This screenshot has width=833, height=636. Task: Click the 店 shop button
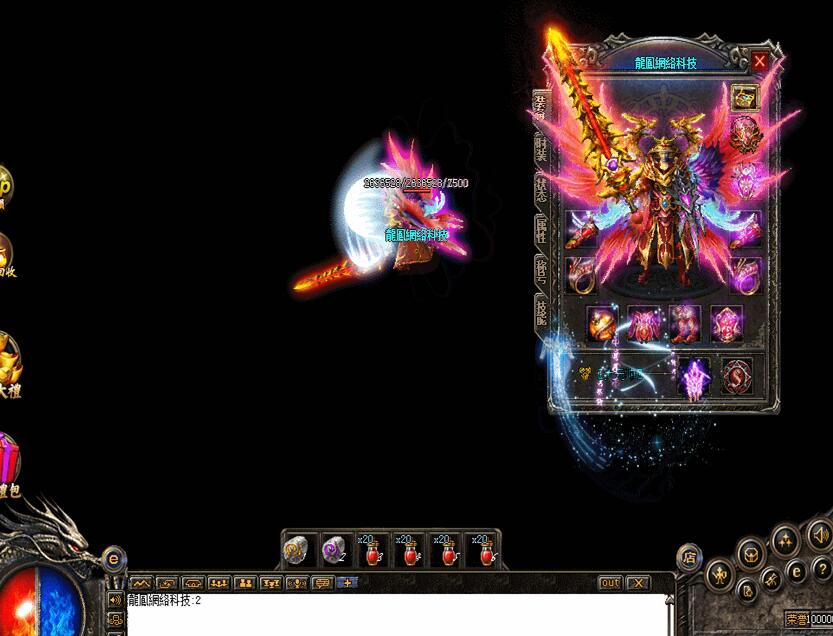689,558
